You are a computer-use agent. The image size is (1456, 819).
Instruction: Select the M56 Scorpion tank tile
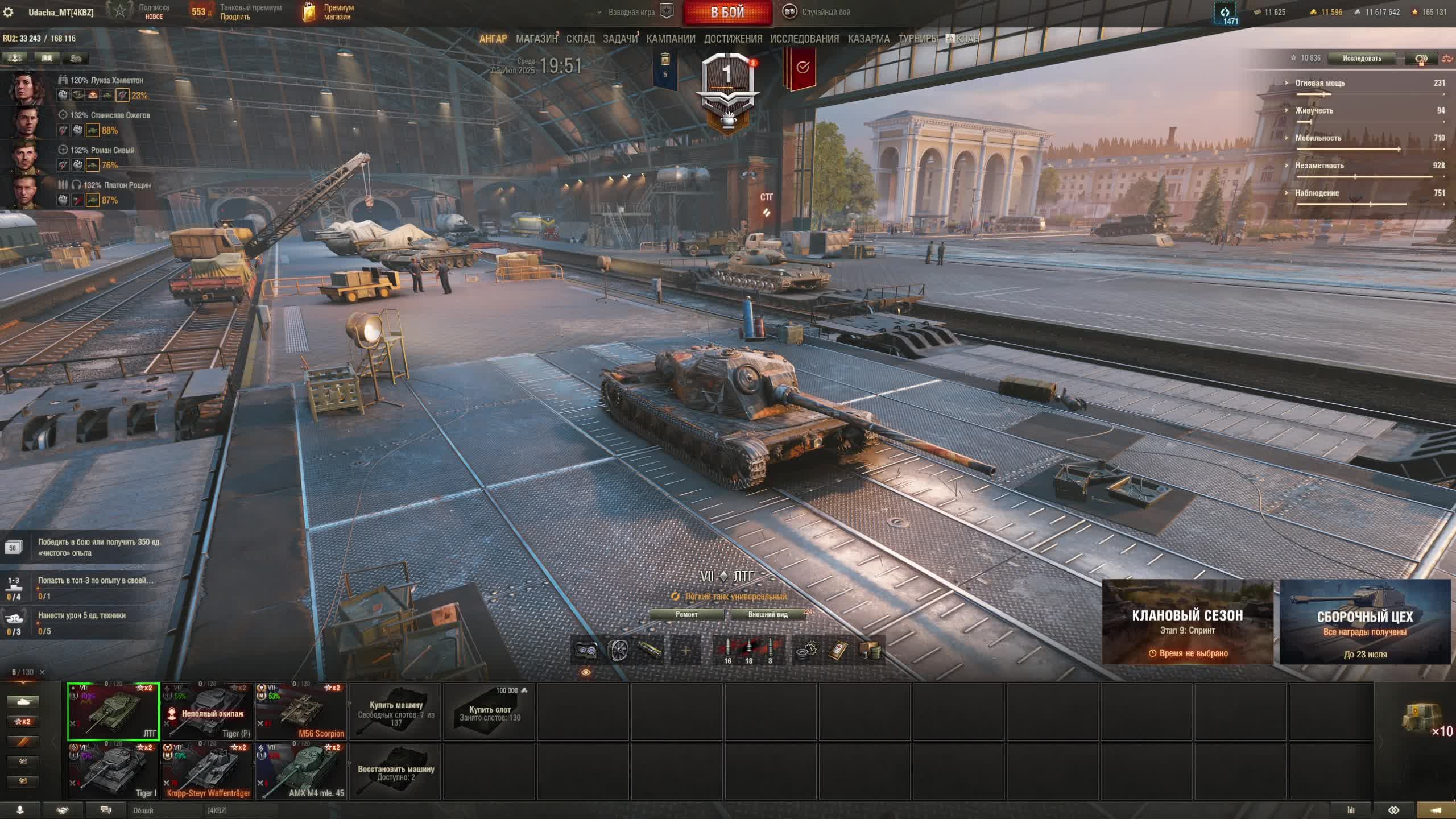[x=301, y=711]
